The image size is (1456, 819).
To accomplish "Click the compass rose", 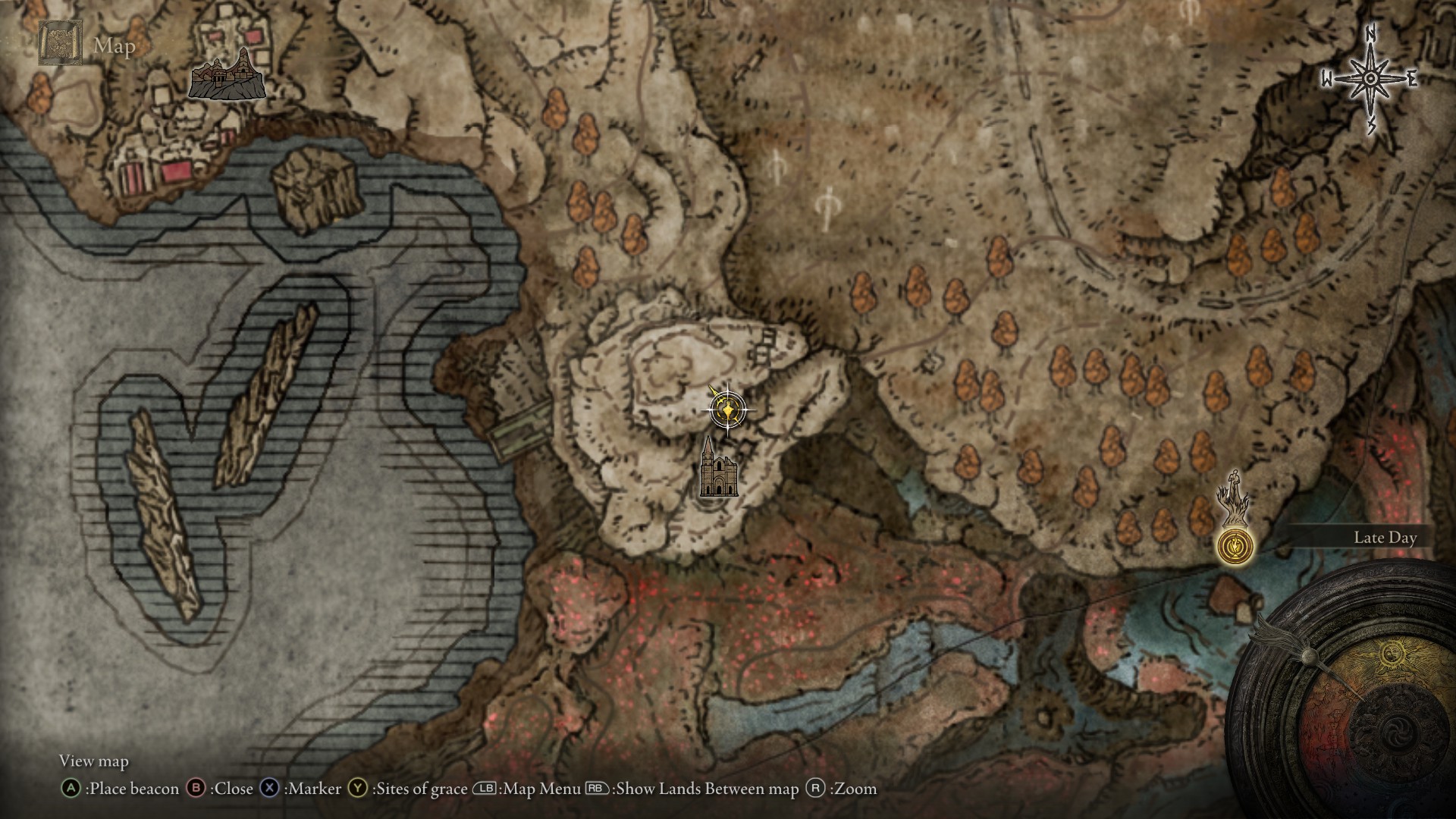I will (1370, 80).
